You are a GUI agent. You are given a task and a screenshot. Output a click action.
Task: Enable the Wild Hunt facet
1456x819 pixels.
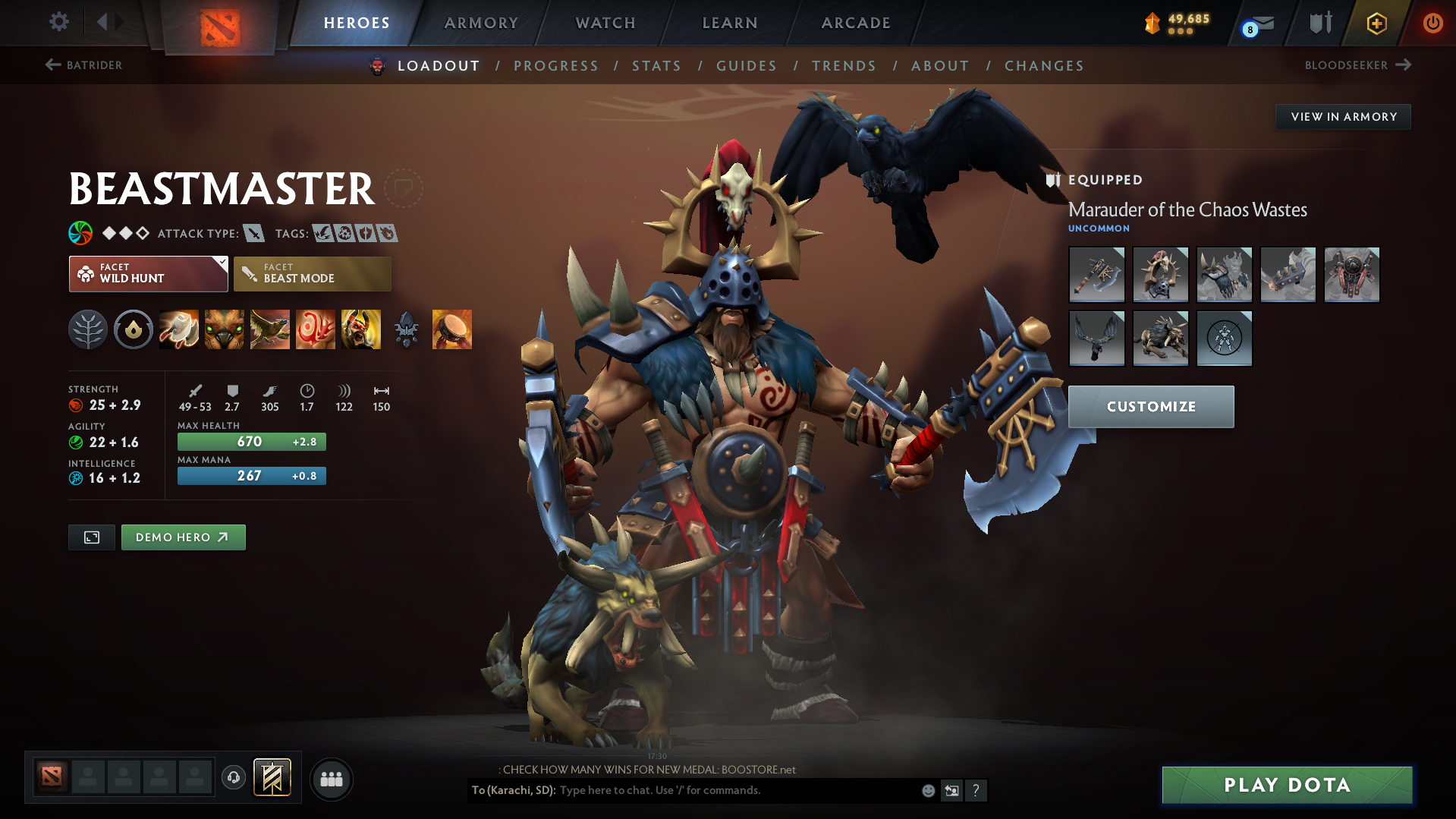(144, 273)
